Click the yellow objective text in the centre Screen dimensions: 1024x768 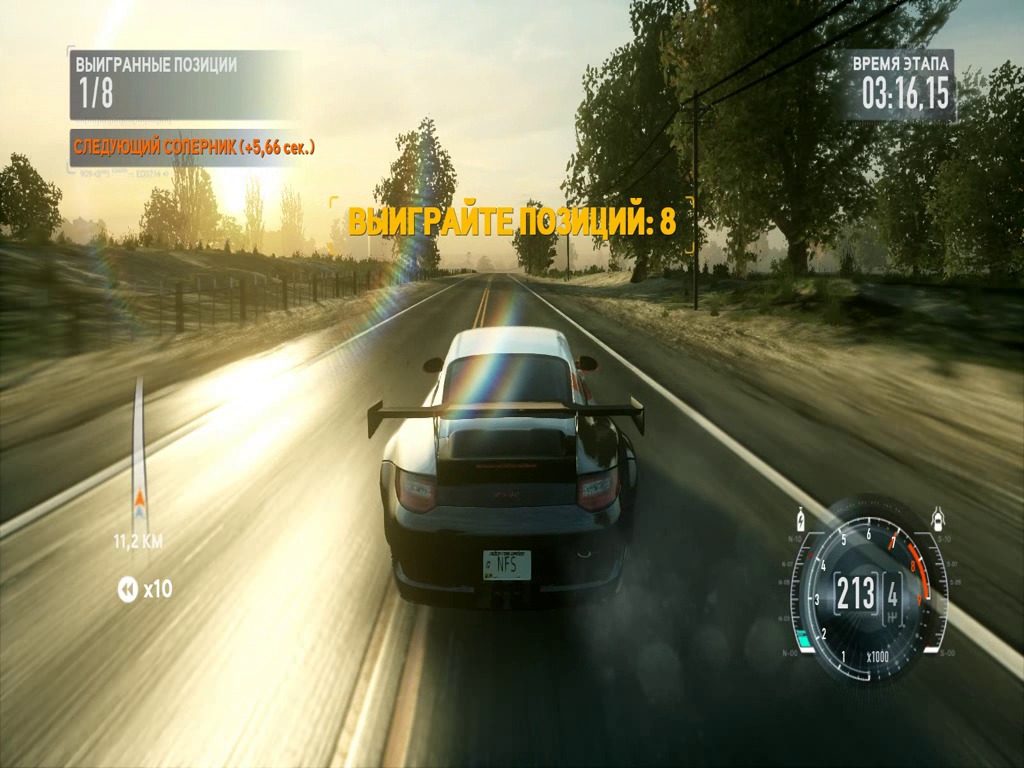(512, 222)
